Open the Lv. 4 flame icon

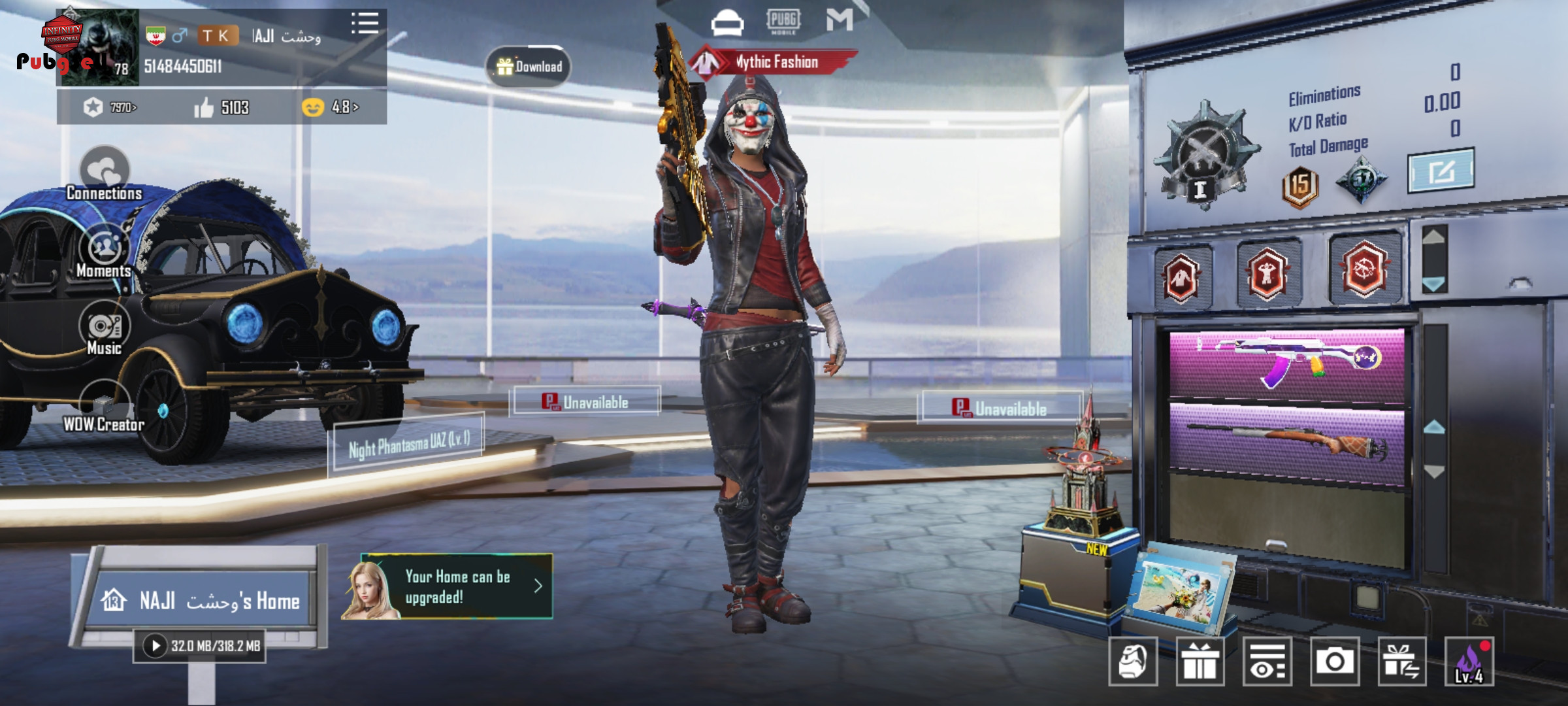click(x=1469, y=662)
